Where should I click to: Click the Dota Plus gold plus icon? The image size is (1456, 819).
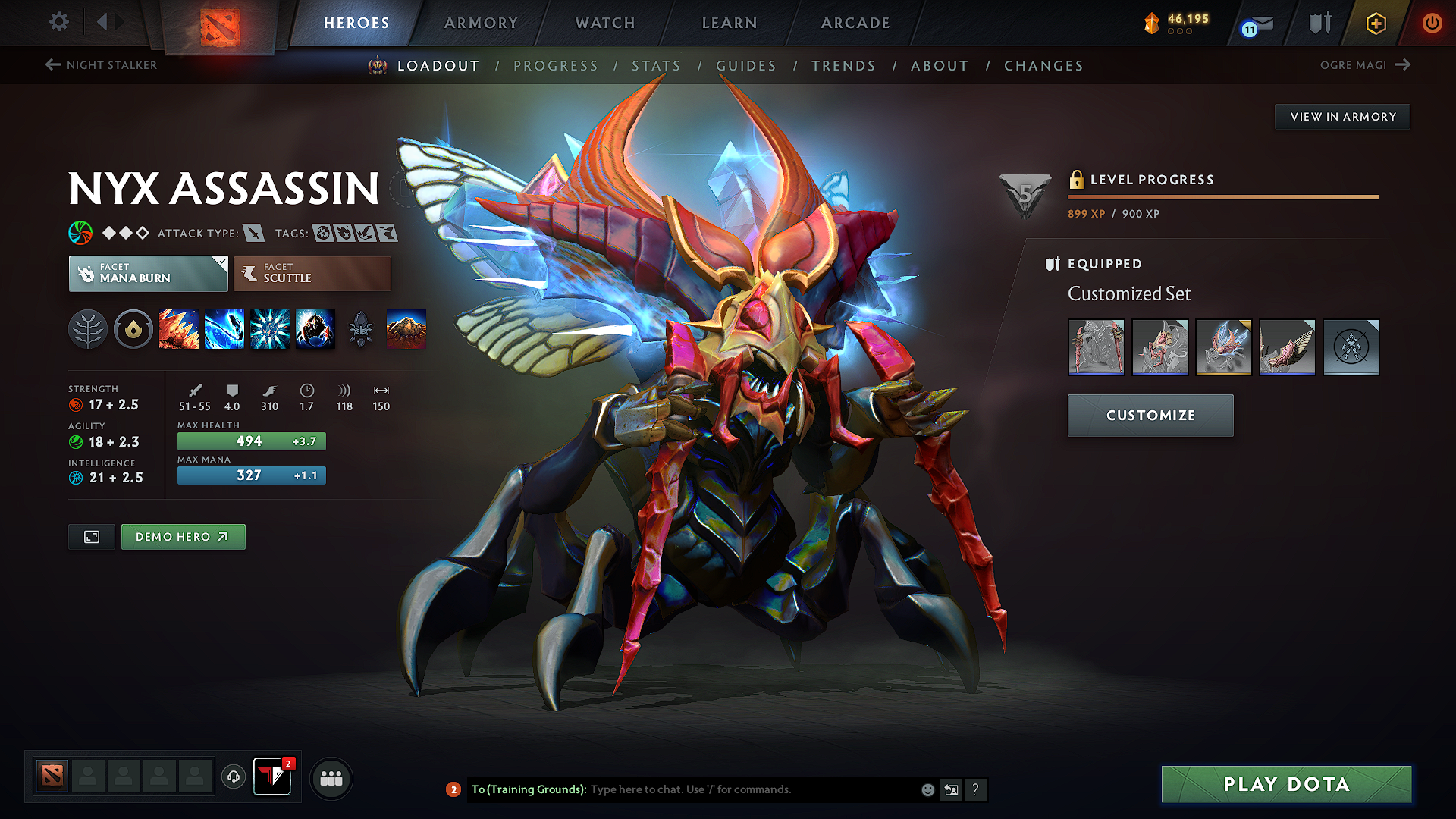pos(1375,23)
